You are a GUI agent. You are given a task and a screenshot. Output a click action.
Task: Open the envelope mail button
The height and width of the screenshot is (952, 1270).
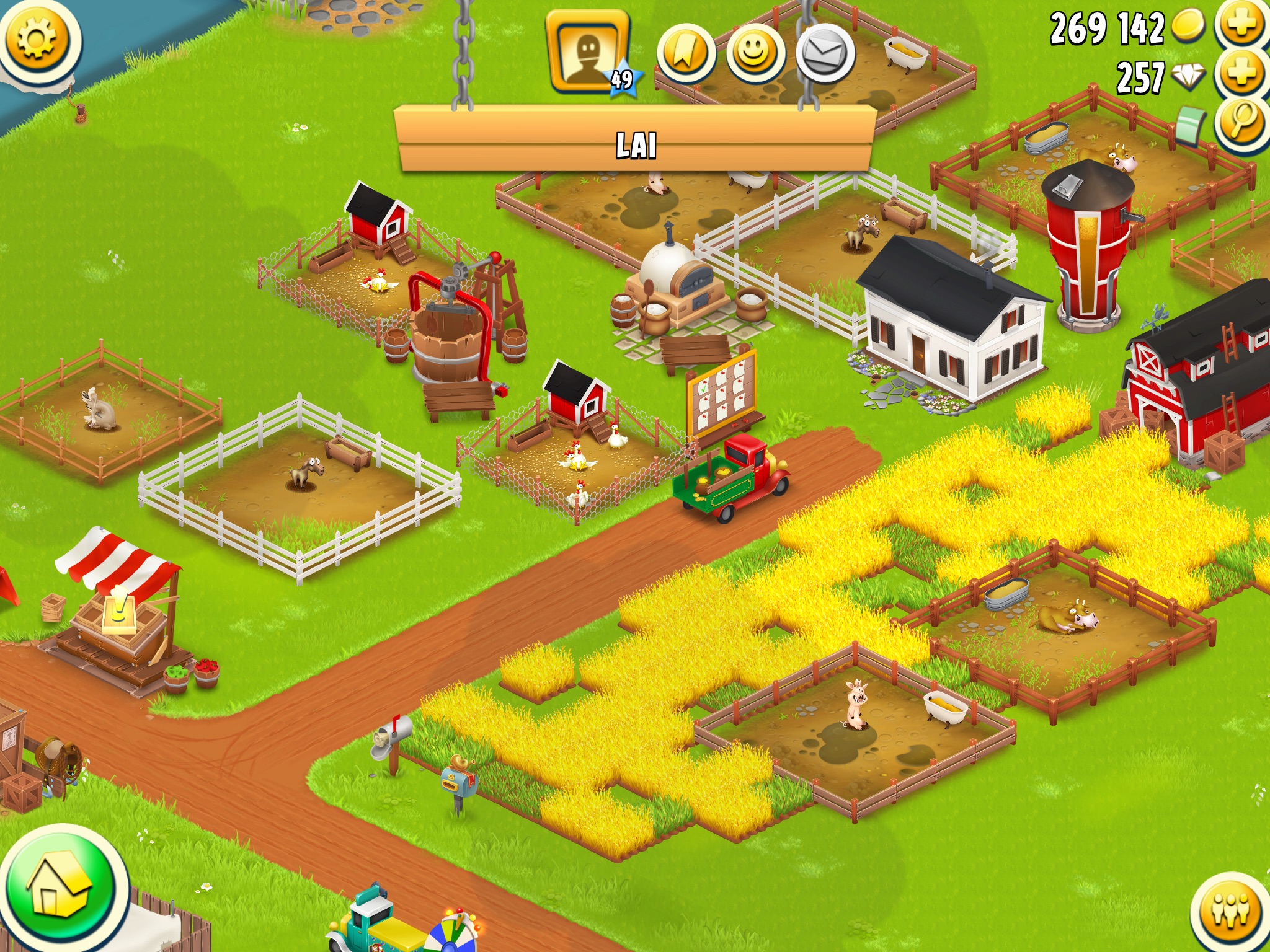coord(825,55)
